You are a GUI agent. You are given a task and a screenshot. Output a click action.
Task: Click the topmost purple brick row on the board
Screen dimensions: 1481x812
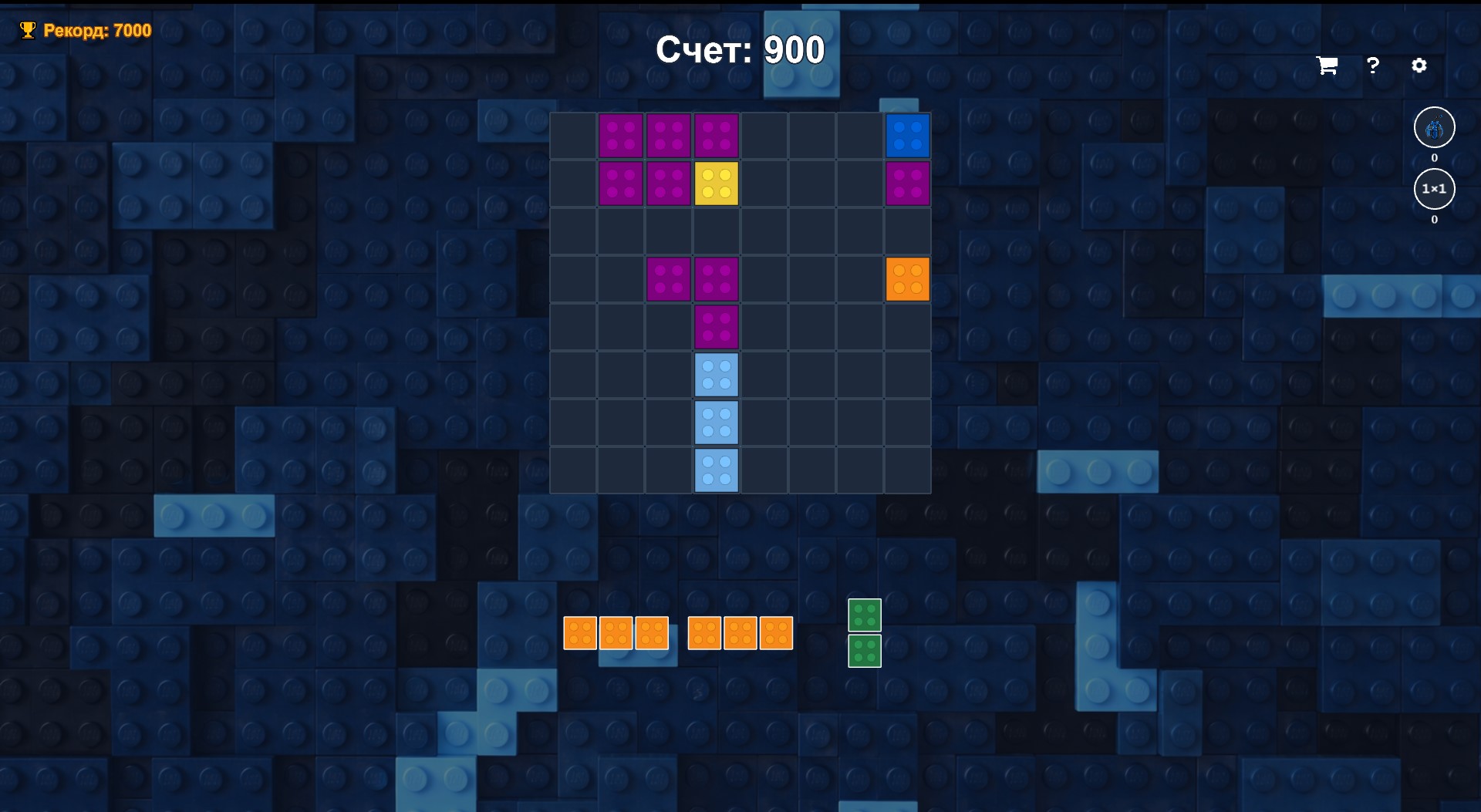pos(669,136)
